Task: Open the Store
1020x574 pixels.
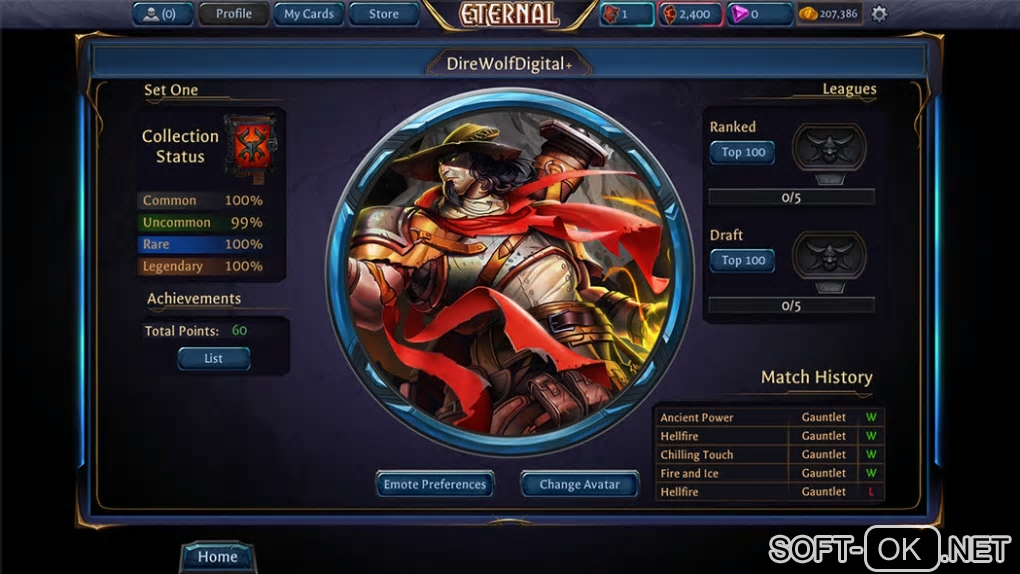Action: pyautogui.click(x=383, y=14)
